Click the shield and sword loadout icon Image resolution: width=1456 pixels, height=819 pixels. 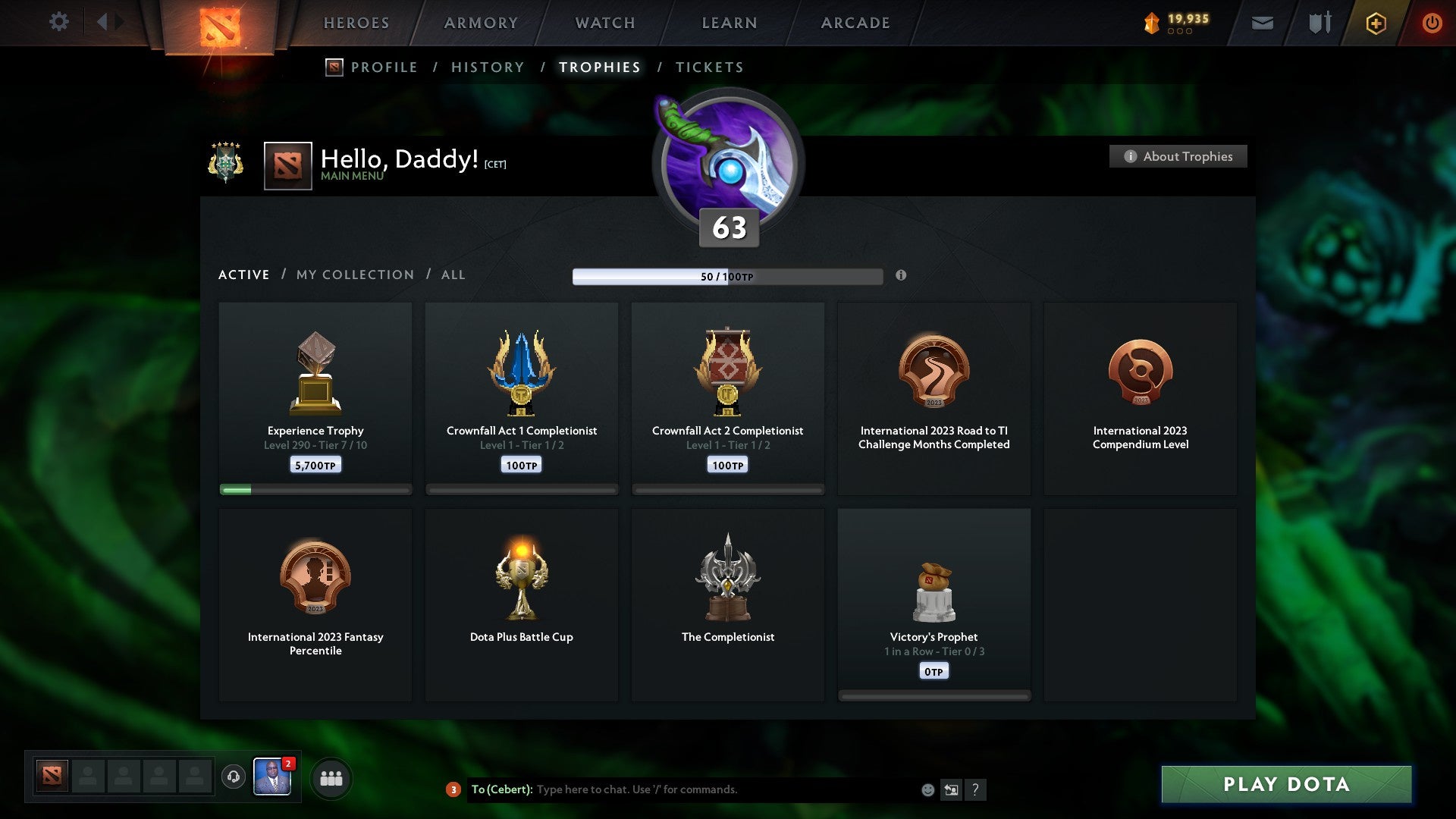(1319, 23)
